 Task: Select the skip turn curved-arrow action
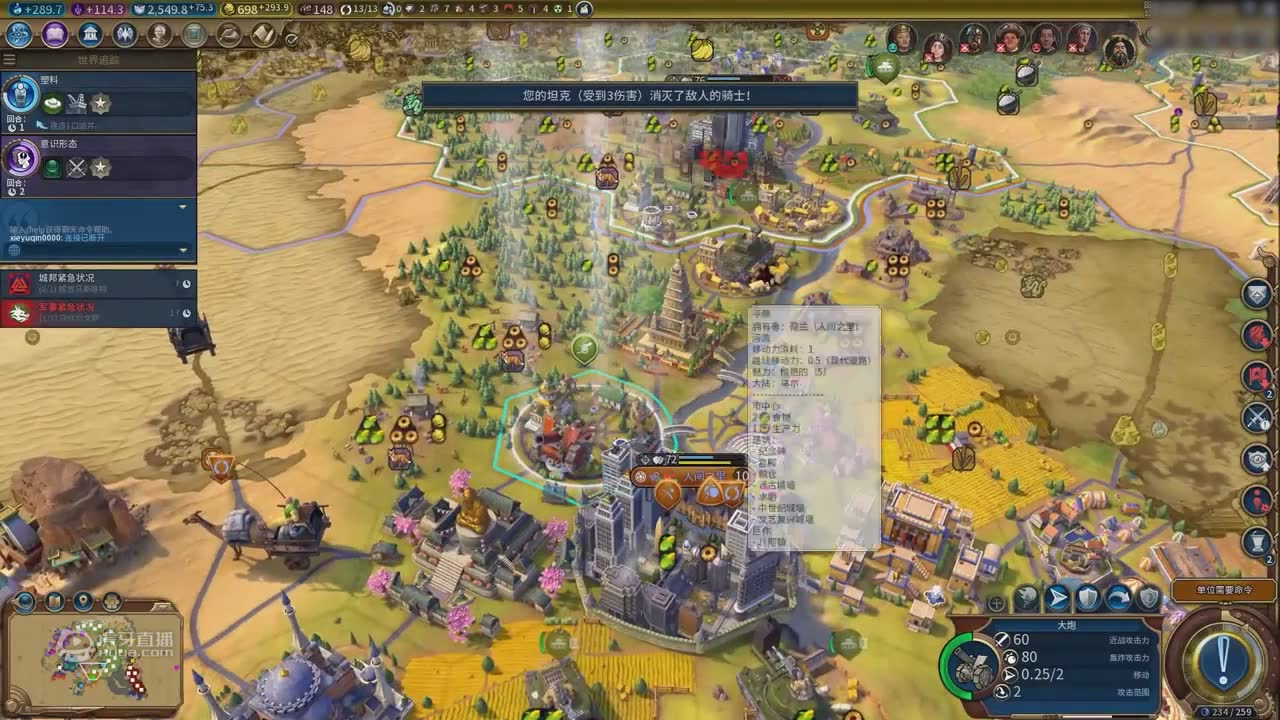click(1118, 598)
